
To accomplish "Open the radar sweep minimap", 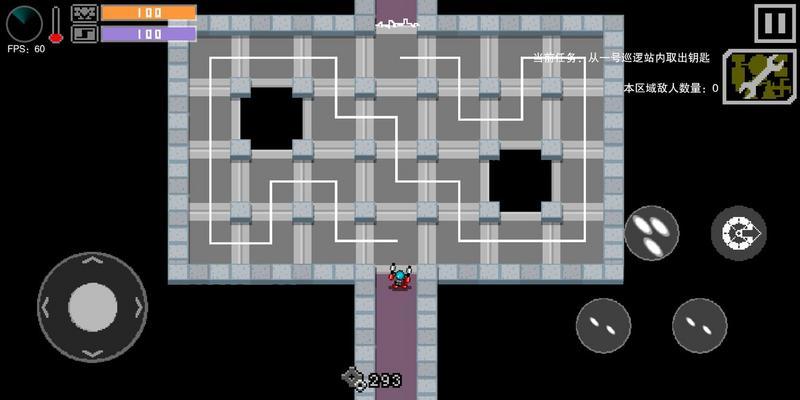I will click(23, 23).
